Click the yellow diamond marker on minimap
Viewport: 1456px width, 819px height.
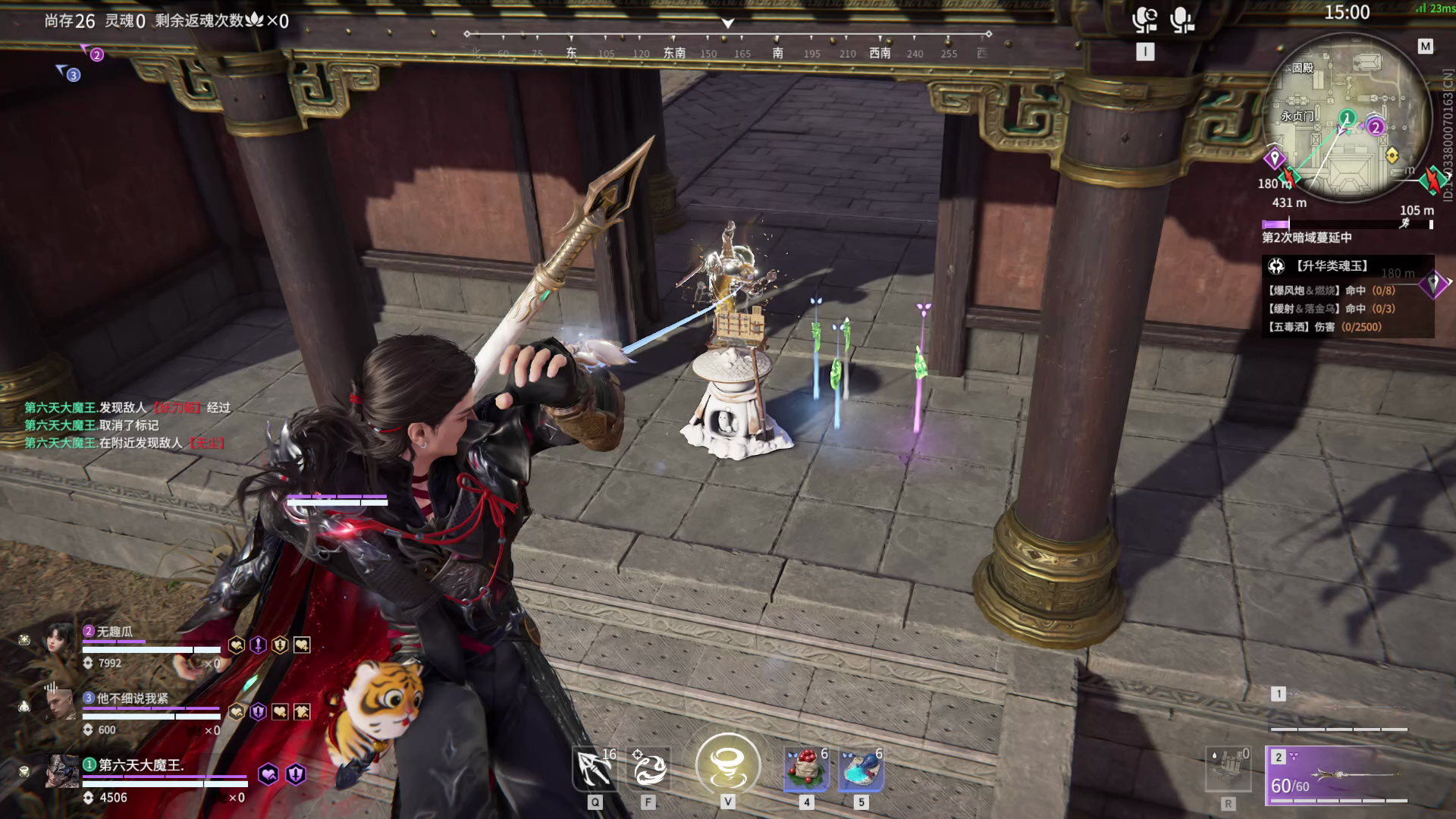tap(1392, 155)
